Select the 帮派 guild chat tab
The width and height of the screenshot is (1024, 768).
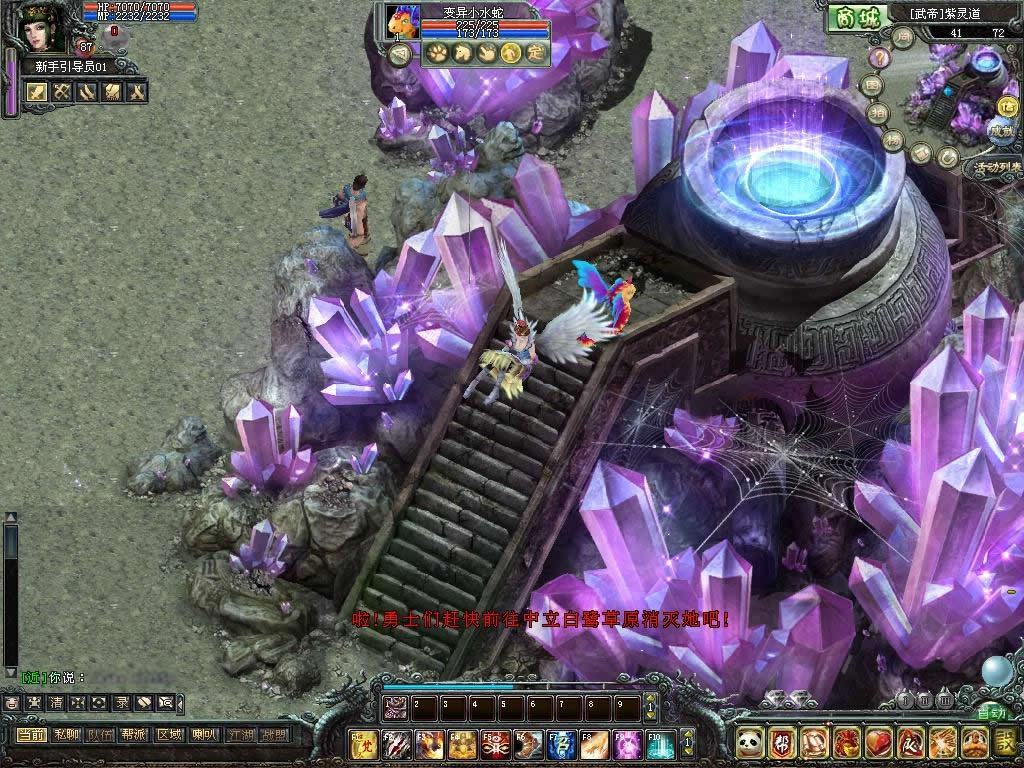tap(133, 734)
